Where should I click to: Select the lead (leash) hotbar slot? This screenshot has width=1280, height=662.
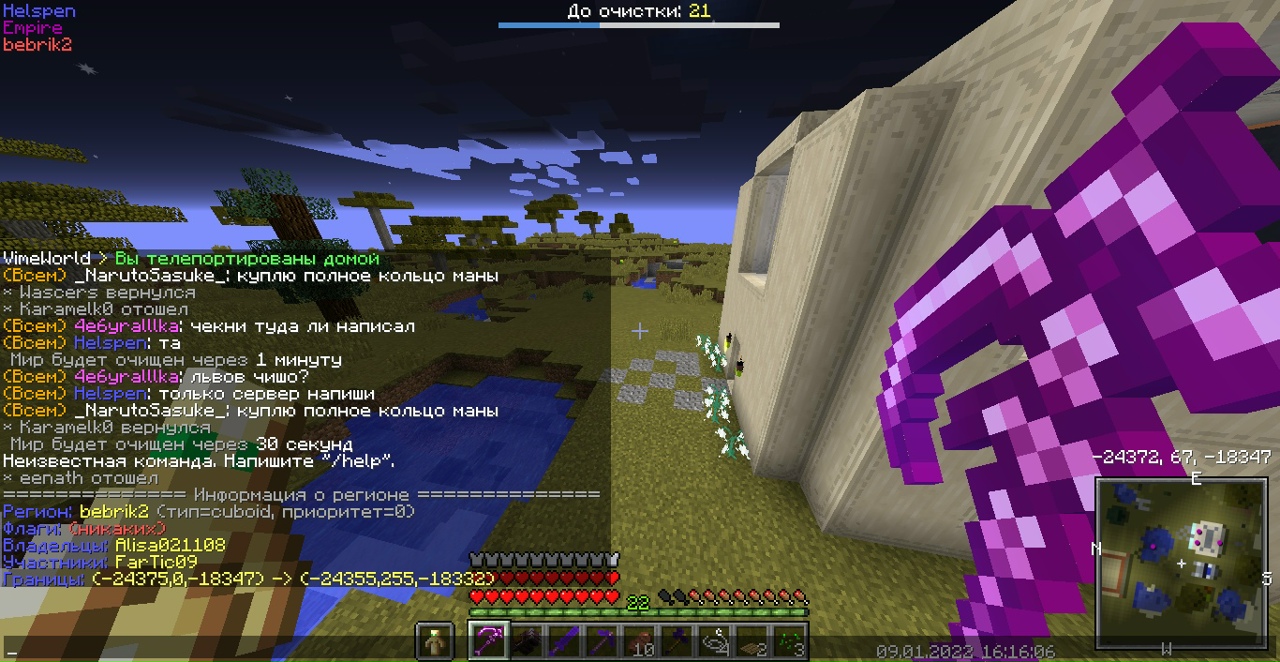[x=716, y=641]
